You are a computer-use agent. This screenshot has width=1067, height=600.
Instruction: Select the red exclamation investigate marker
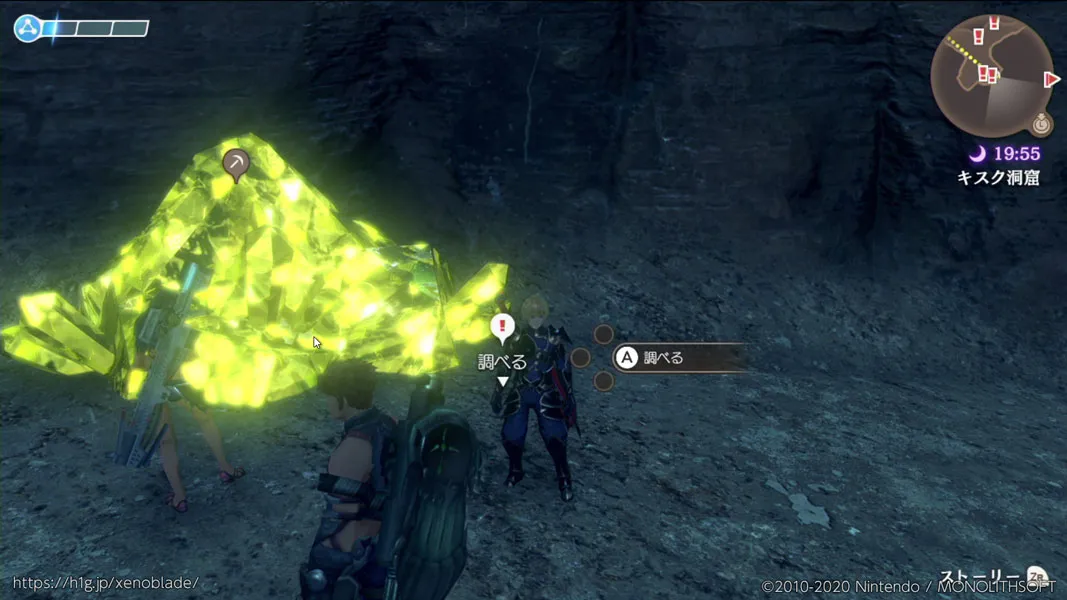pos(502,326)
